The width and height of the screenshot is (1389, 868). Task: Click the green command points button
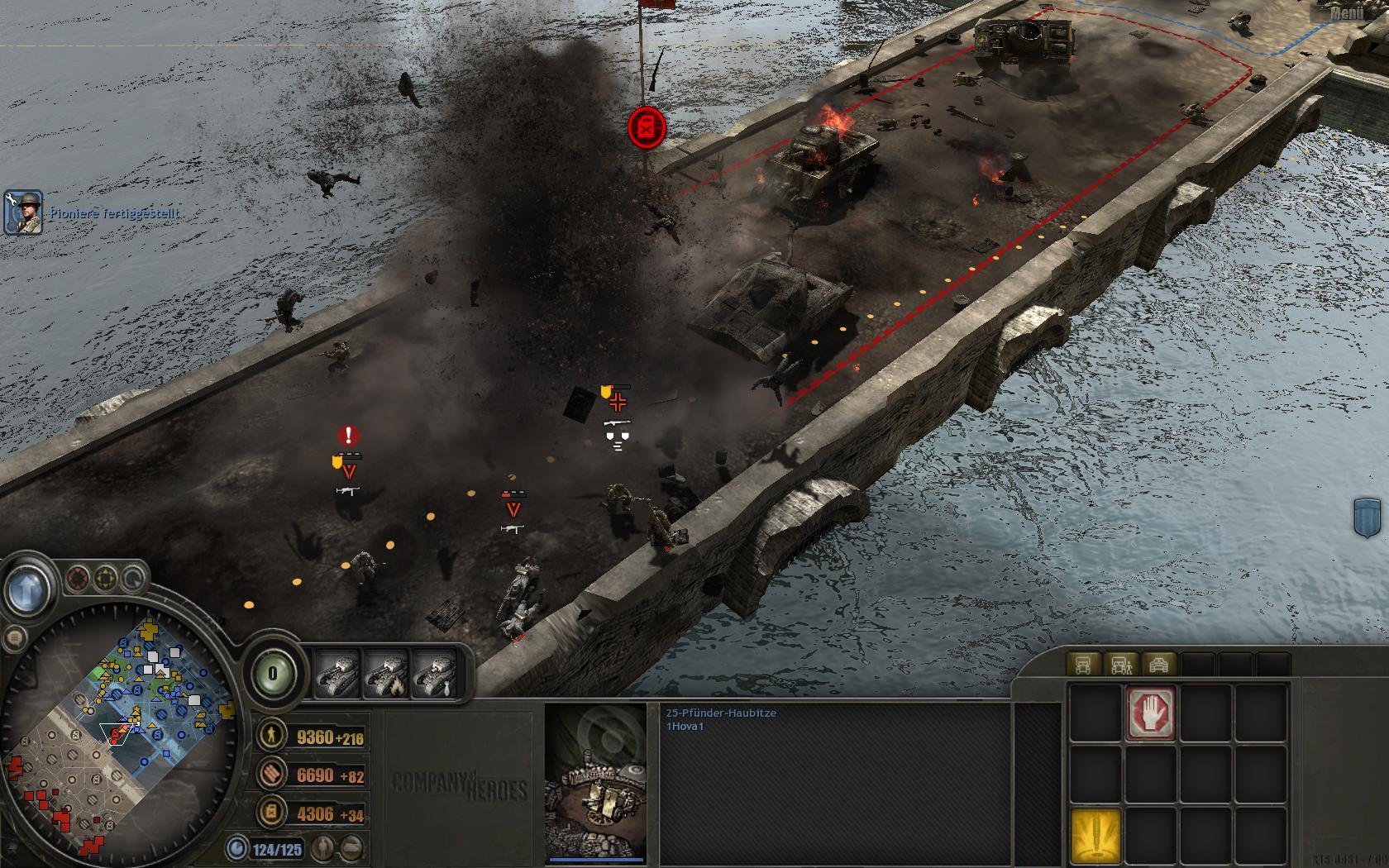273,674
